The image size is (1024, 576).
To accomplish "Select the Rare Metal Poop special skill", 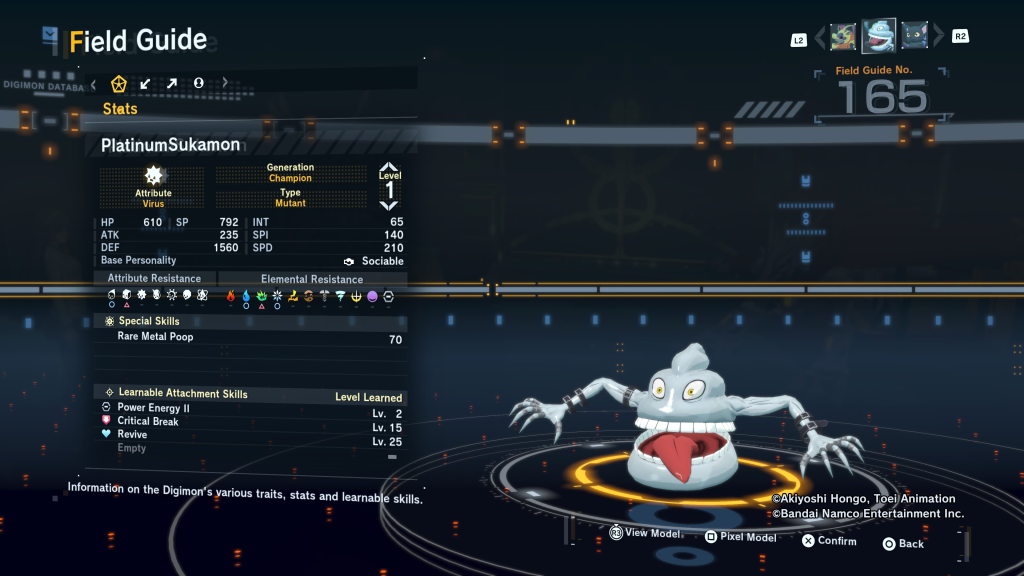I will pos(250,338).
